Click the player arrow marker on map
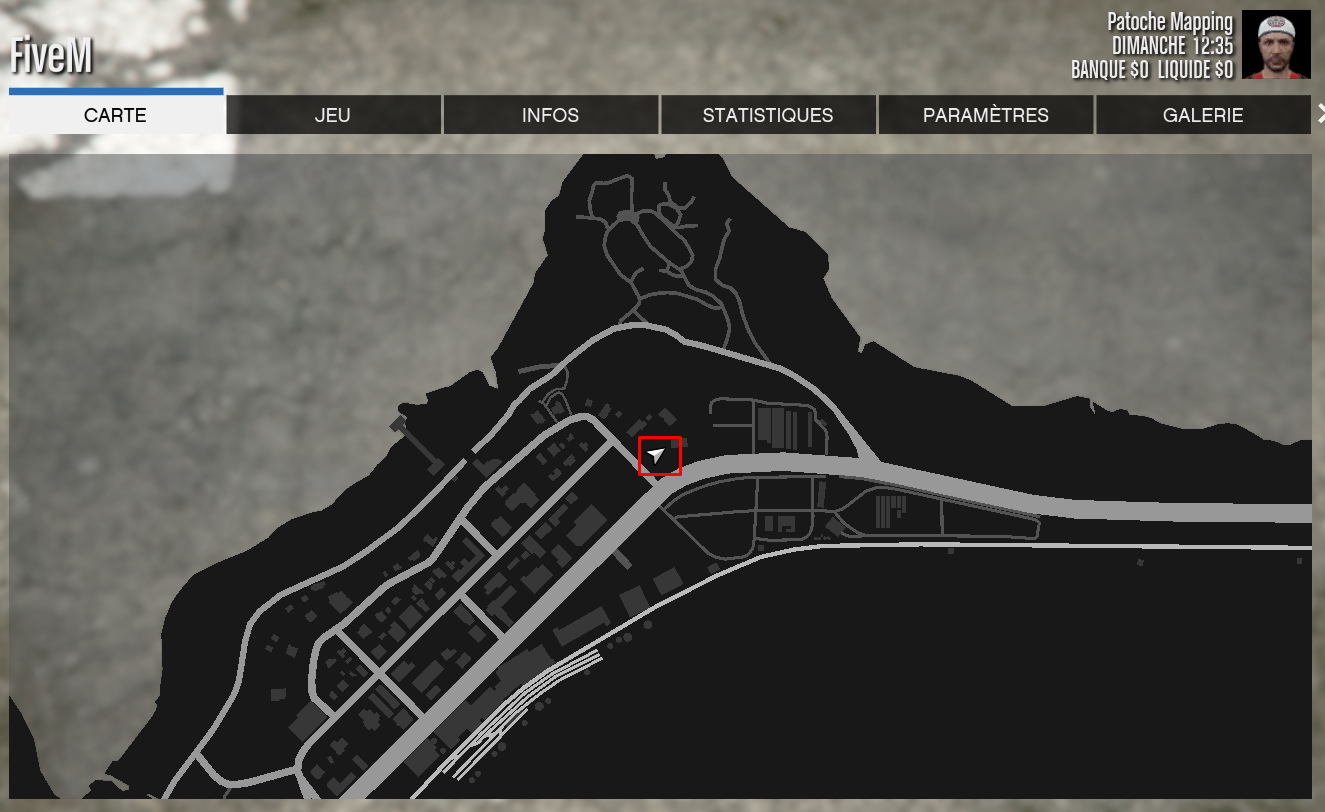Viewport: 1325px width, 812px height. tap(657, 456)
